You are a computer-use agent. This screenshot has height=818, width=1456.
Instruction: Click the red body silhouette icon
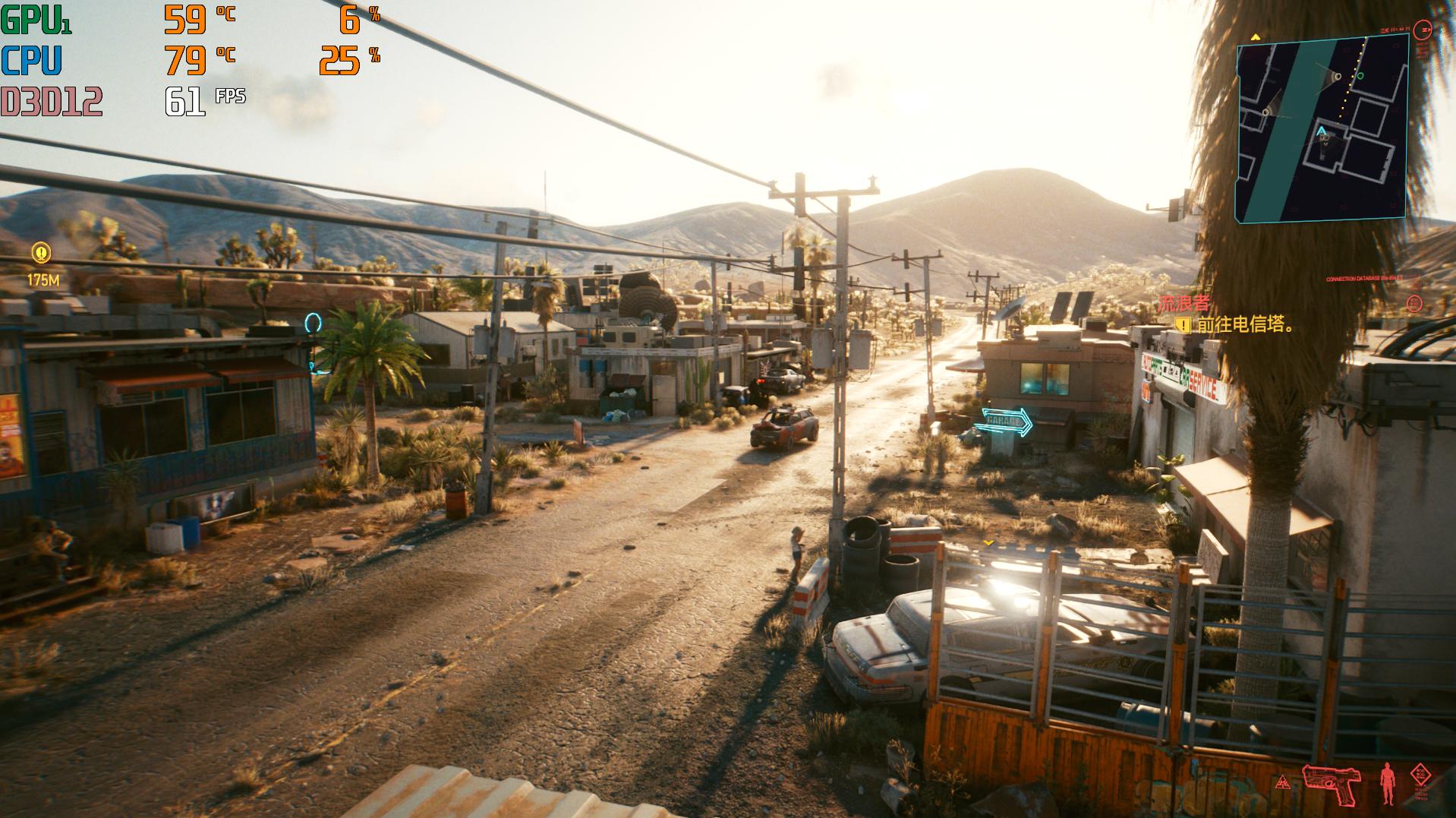pyautogui.click(x=1388, y=783)
